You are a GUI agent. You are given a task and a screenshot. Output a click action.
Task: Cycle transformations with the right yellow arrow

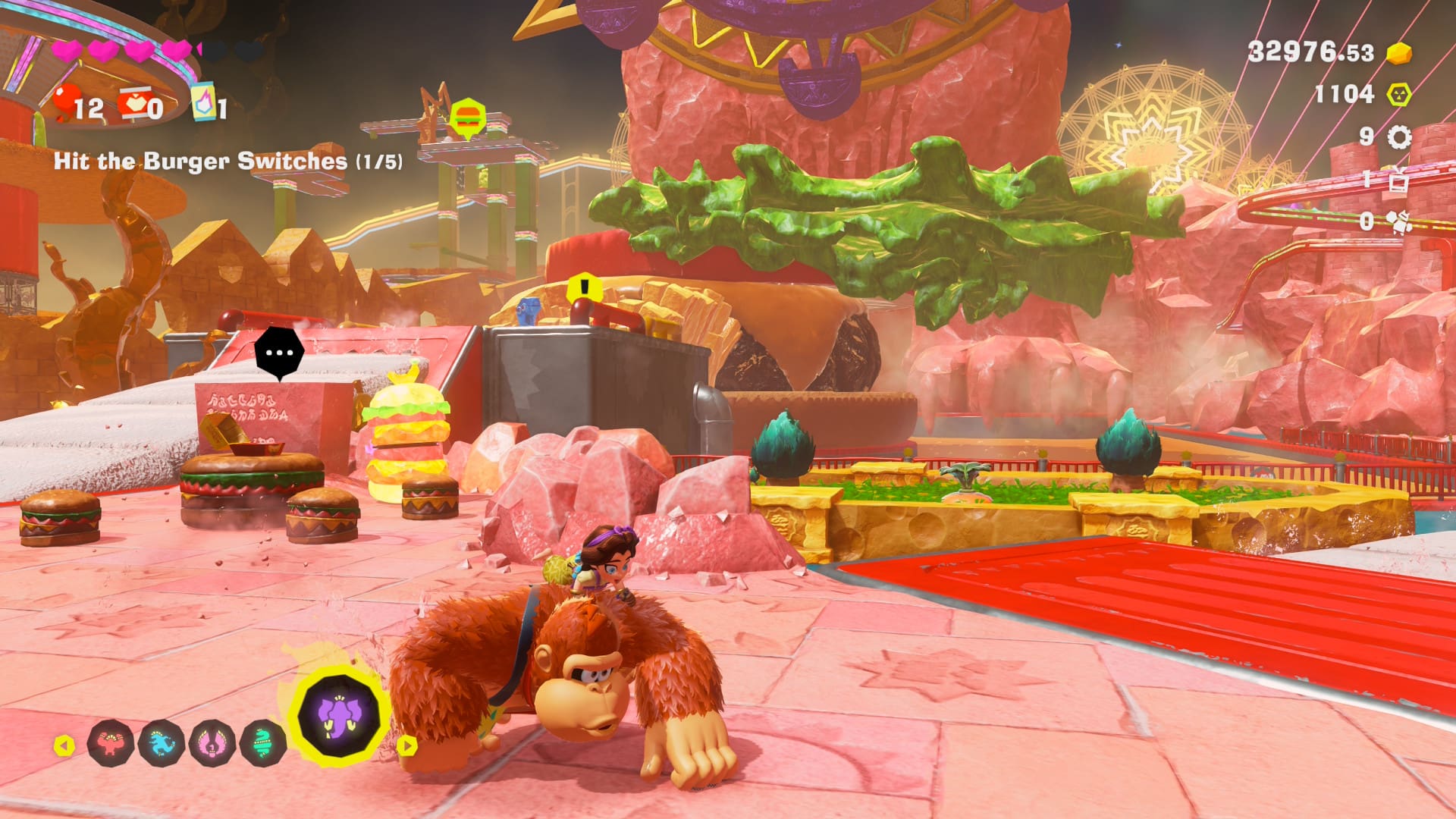(x=407, y=746)
